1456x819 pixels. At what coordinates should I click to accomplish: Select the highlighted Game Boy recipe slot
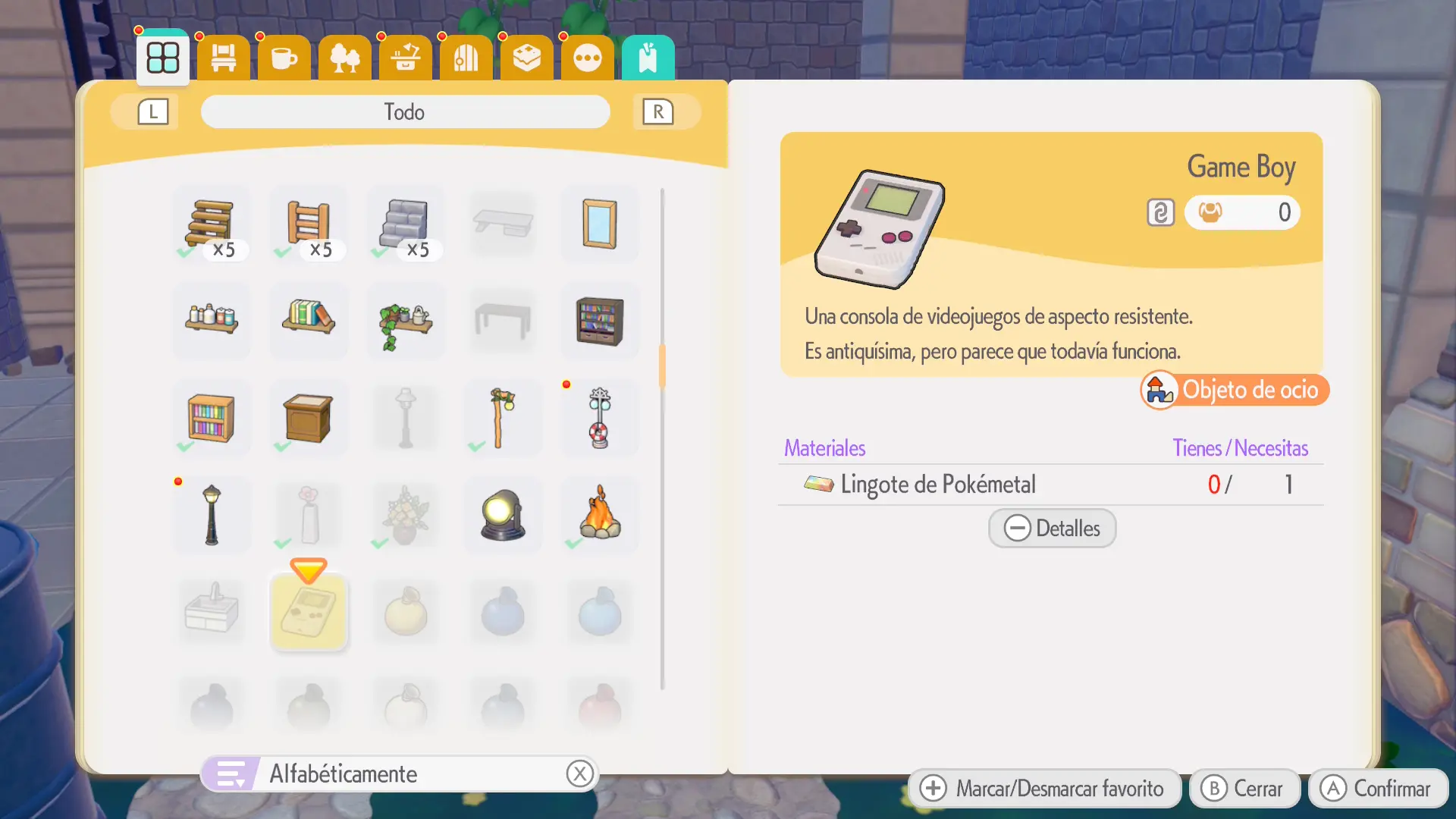[309, 613]
